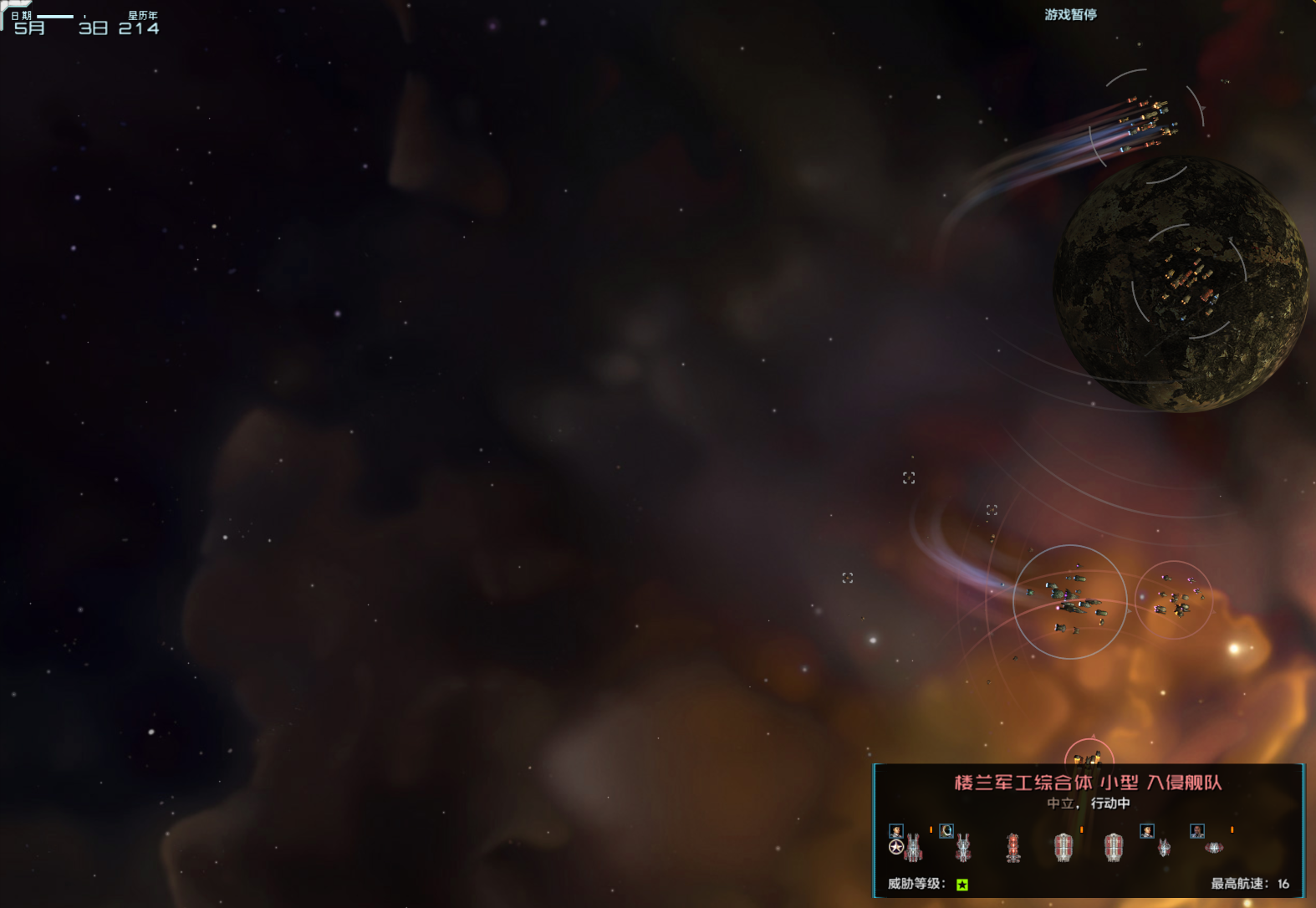Click the green threat level star icon

point(962,884)
